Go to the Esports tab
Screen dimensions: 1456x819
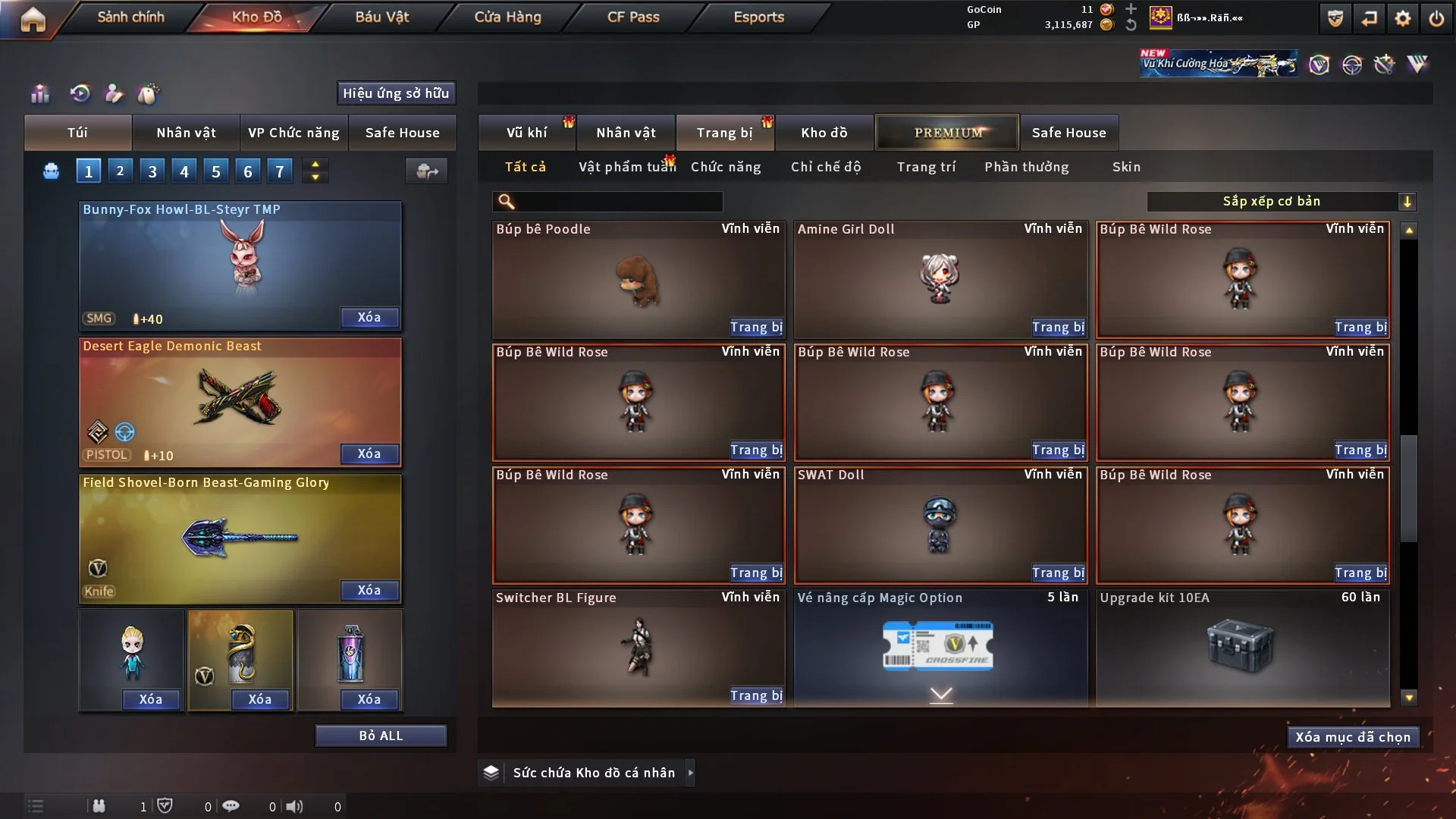758,17
